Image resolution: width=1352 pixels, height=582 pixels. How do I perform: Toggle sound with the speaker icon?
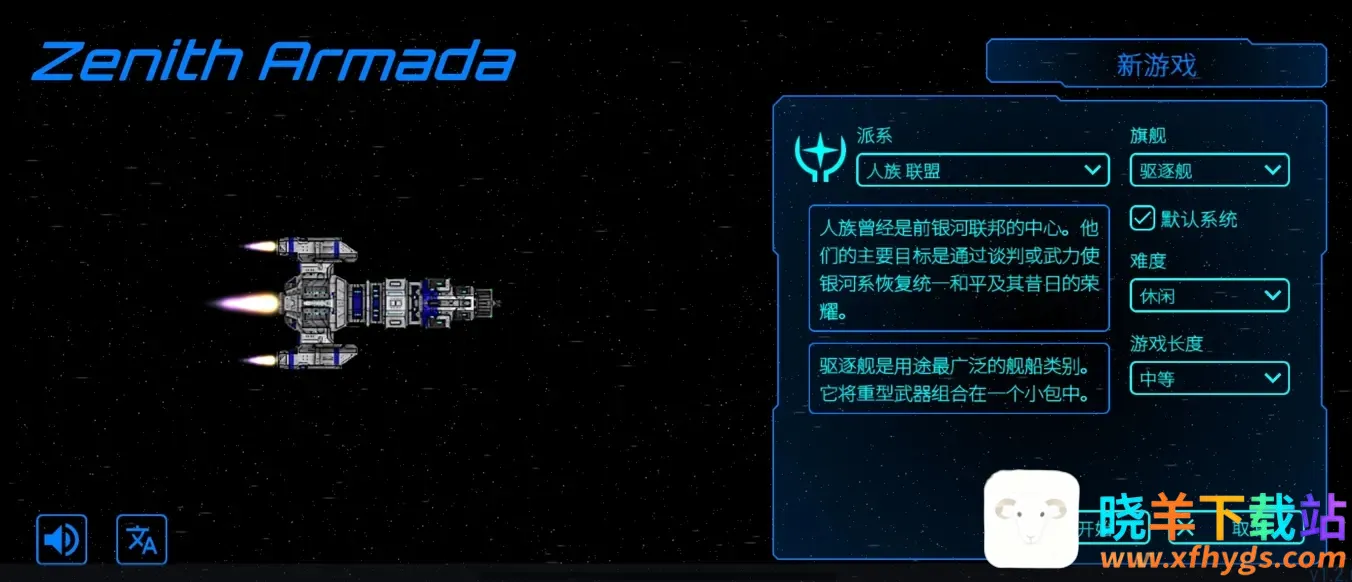(62, 540)
